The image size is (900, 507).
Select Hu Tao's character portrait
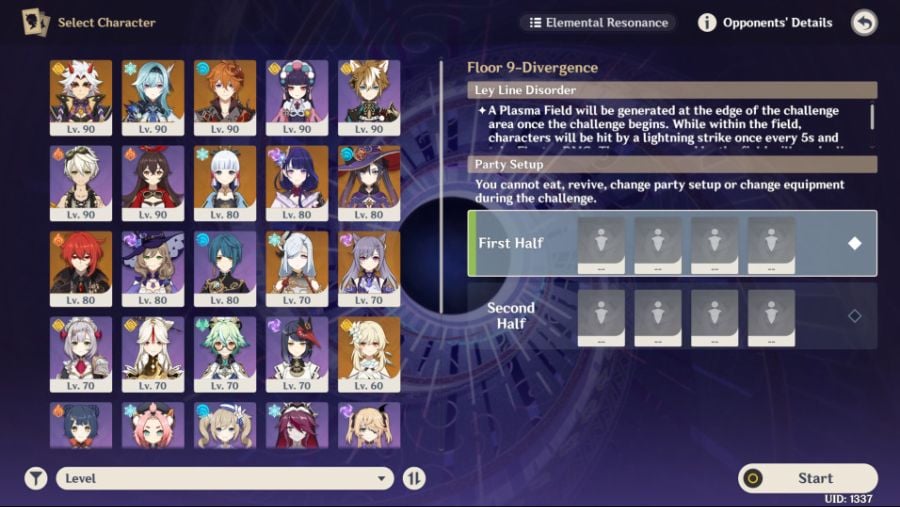point(153,183)
